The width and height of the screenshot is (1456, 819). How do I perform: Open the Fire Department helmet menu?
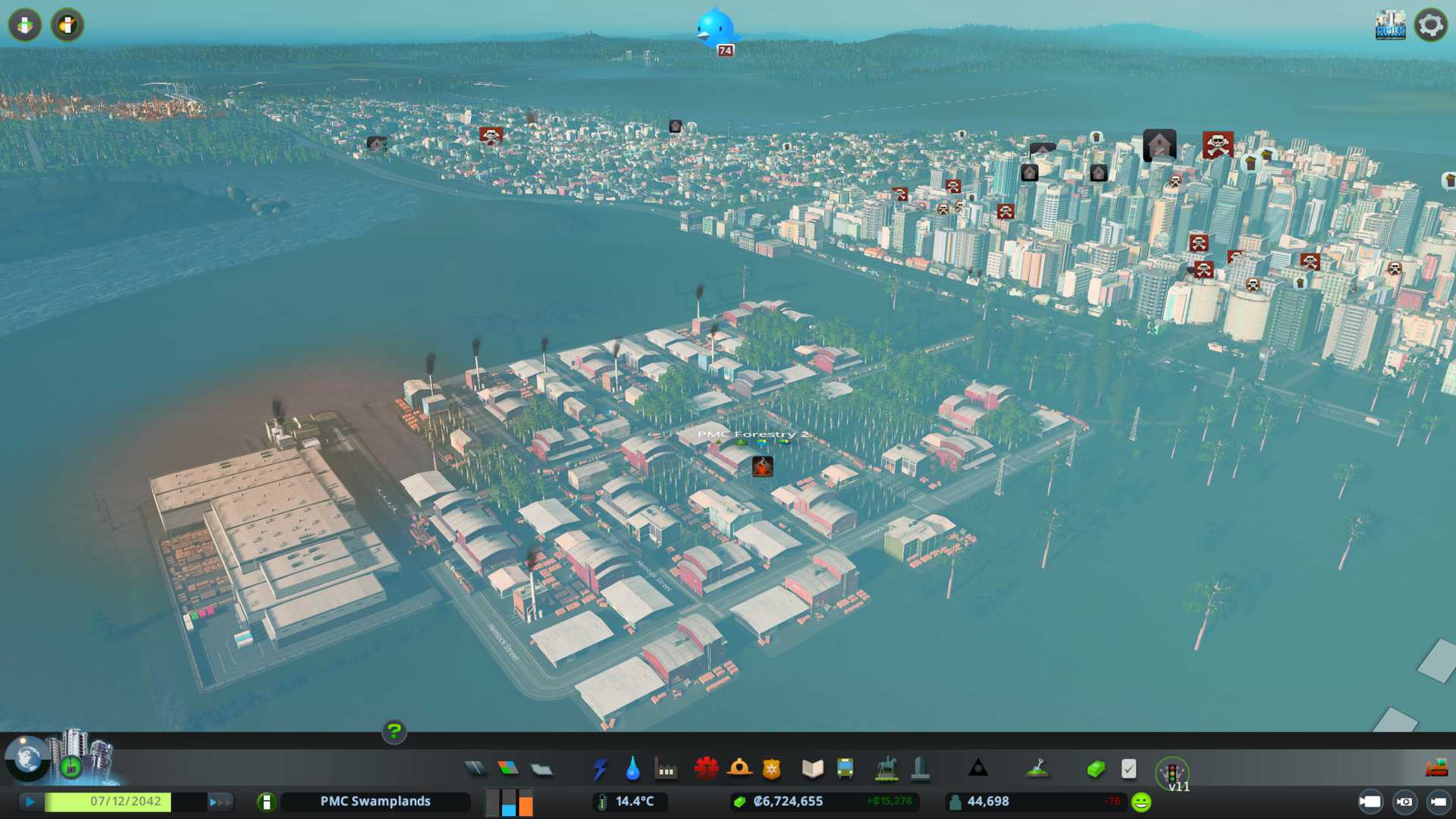(x=739, y=769)
